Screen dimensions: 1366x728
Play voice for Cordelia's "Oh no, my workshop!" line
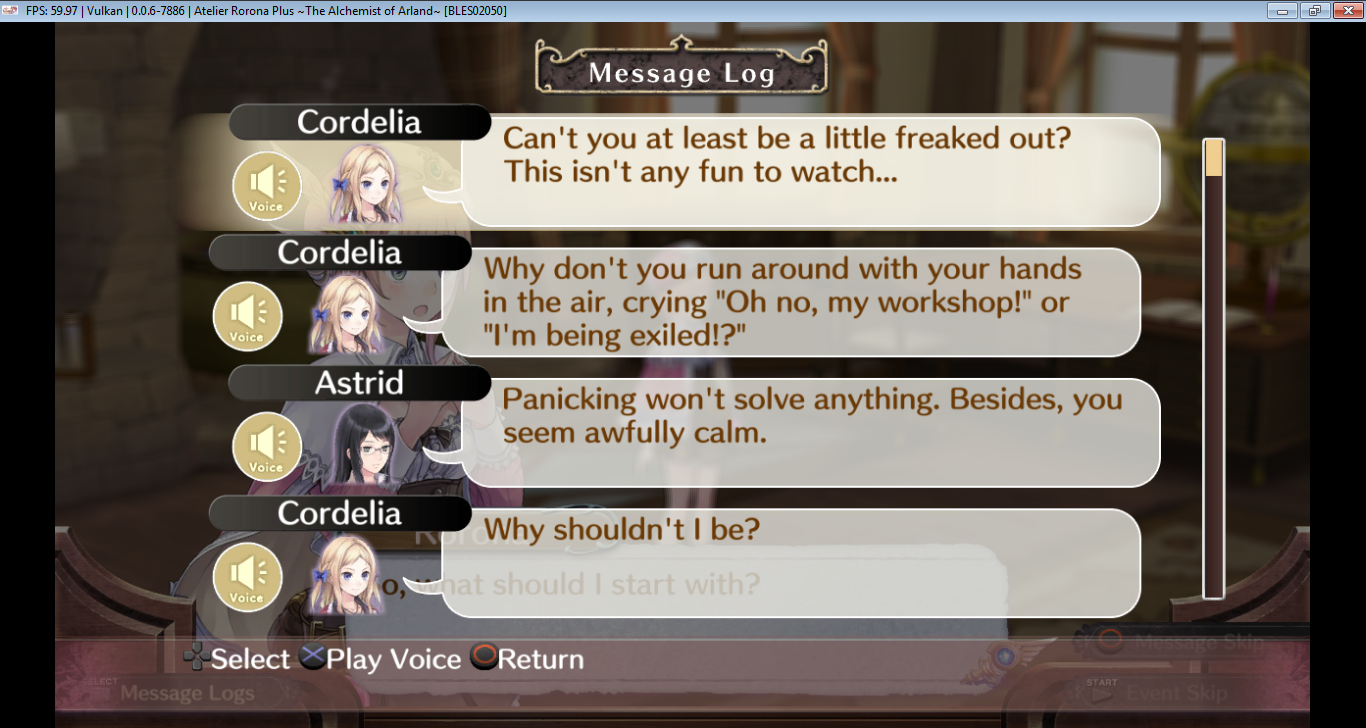tap(247, 317)
